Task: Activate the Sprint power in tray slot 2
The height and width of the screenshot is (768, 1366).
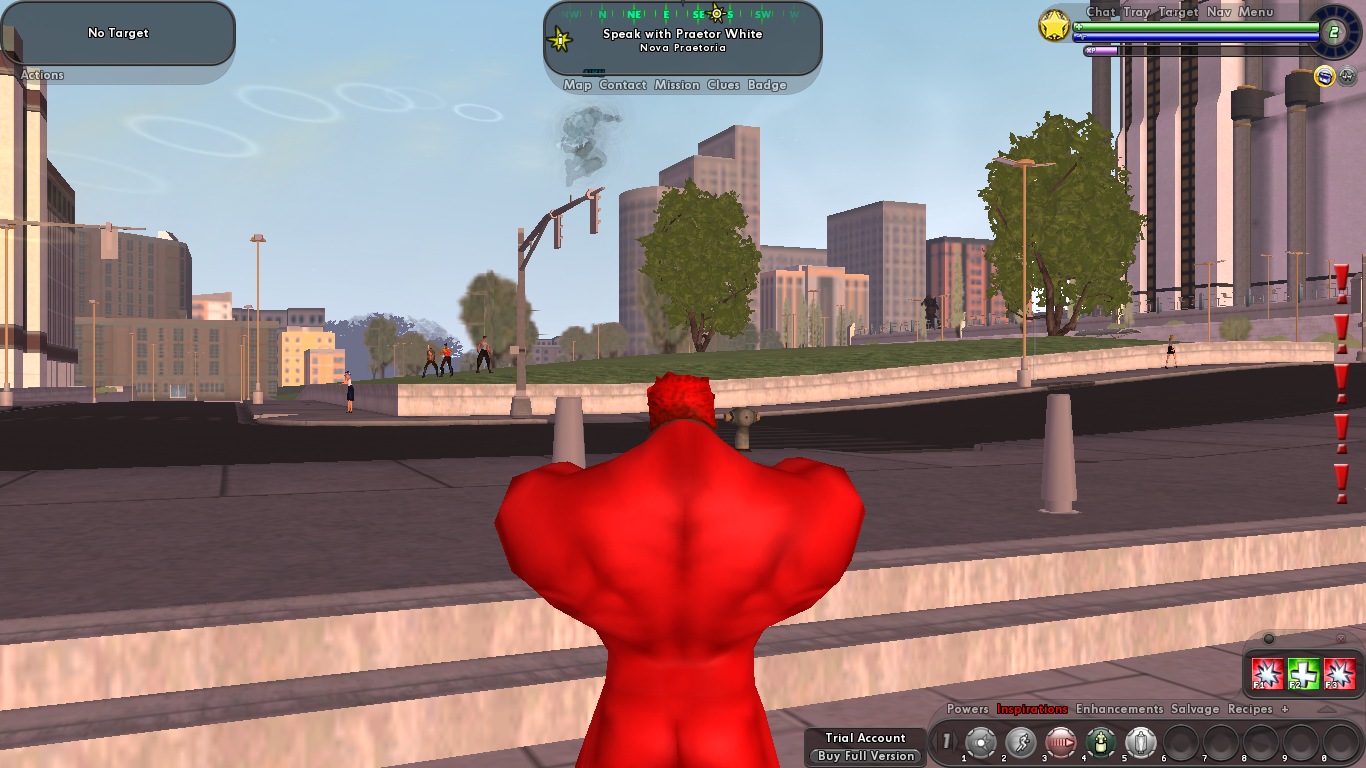Action: [x=980, y=742]
